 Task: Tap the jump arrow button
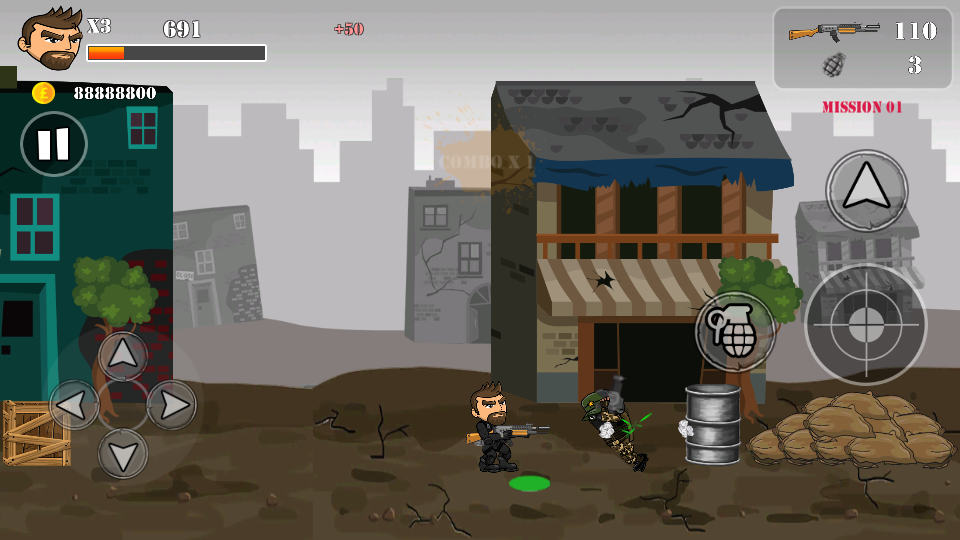point(866,191)
